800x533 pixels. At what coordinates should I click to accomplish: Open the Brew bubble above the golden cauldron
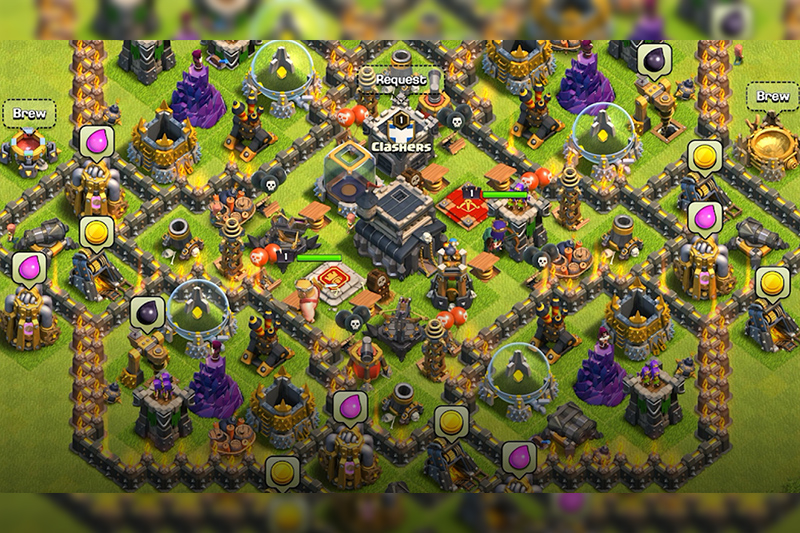point(772,97)
